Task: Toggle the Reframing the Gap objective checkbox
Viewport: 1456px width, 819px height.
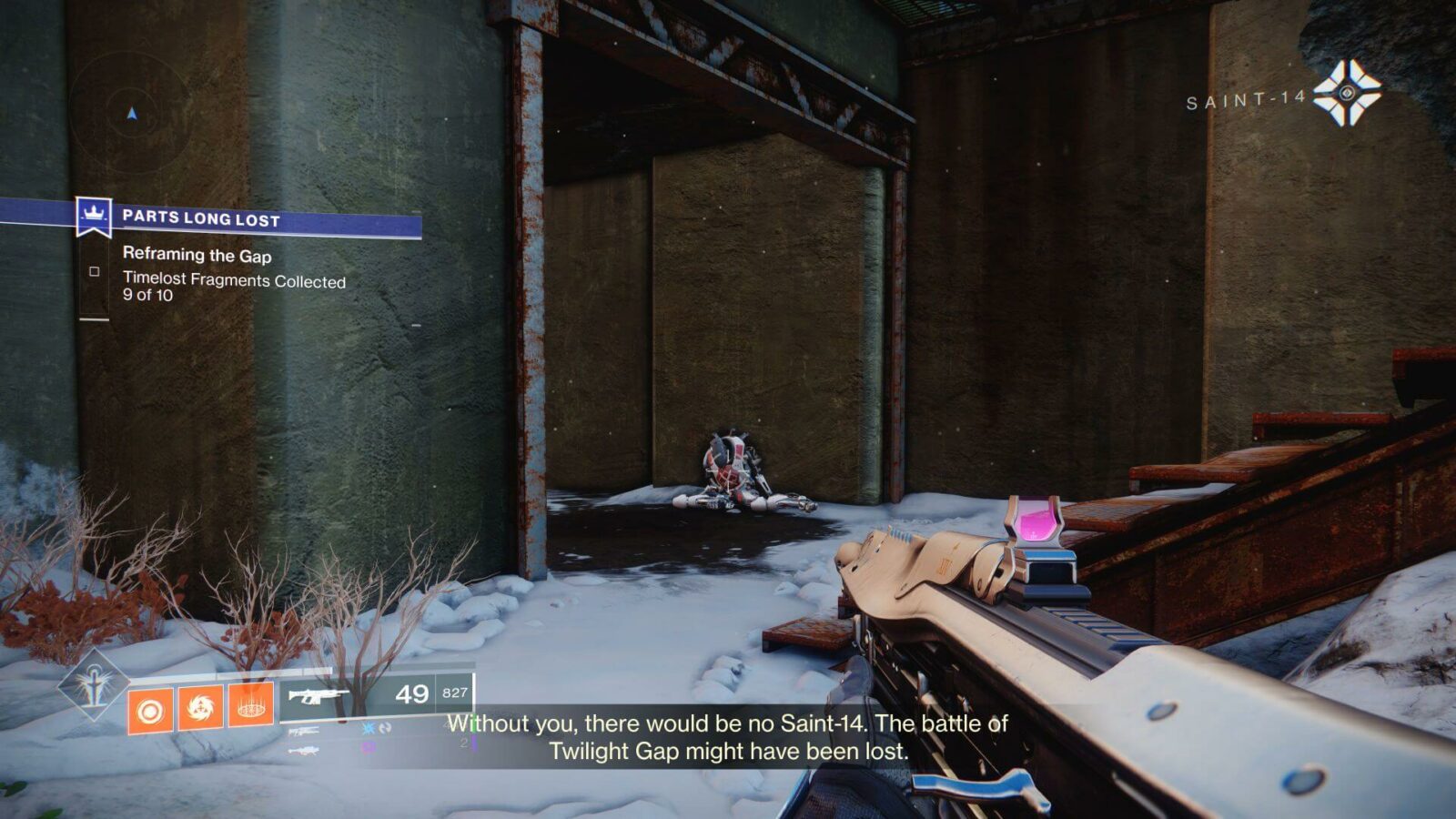Action: (x=94, y=273)
